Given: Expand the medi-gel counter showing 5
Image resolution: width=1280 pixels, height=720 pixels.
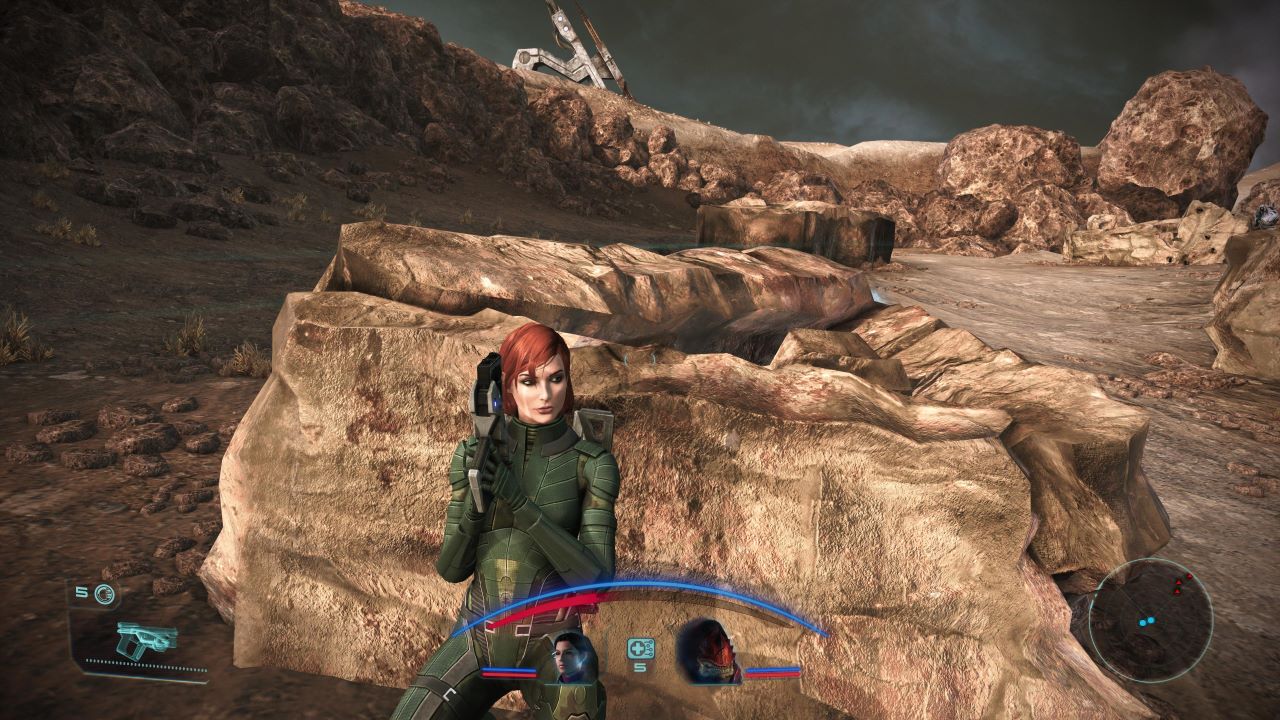Looking at the screenshot, I should coord(639,667).
